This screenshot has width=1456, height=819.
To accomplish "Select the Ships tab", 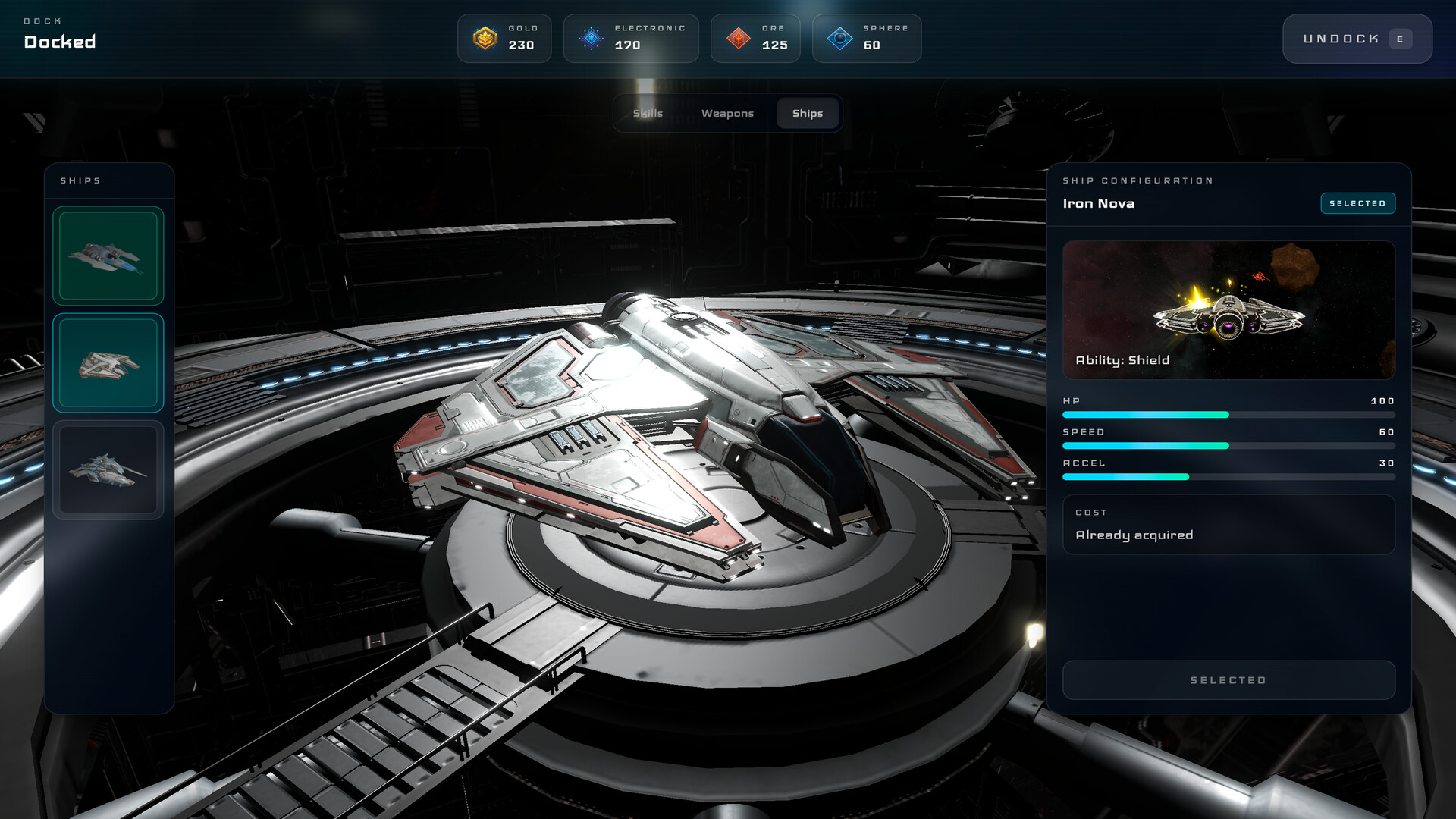I will [x=807, y=114].
